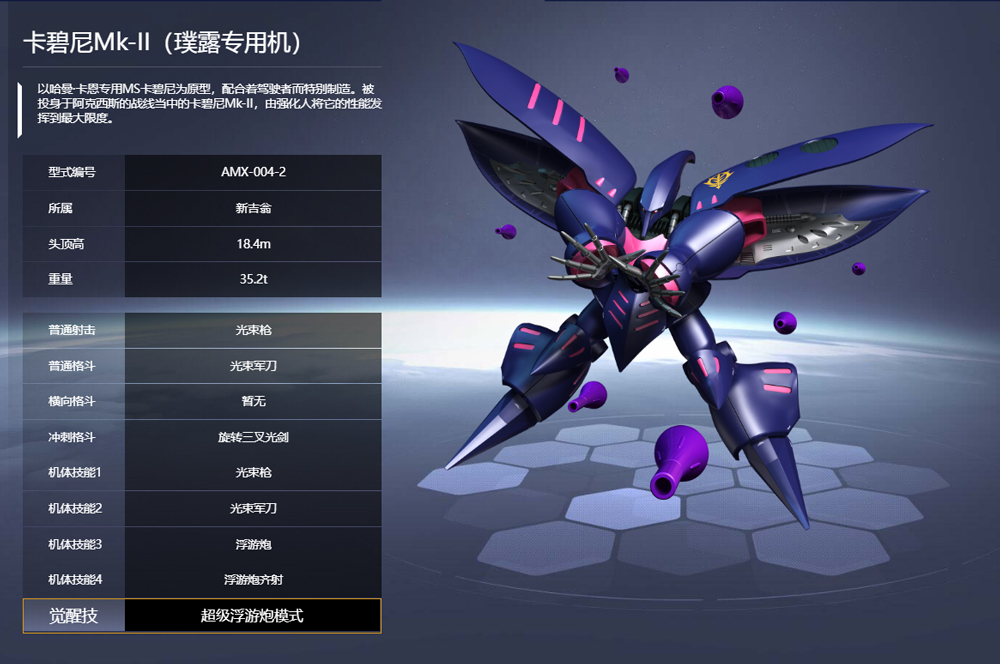The width and height of the screenshot is (1000, 664).
Task: Click the 横向格斗 row
Action: (202, 401)
